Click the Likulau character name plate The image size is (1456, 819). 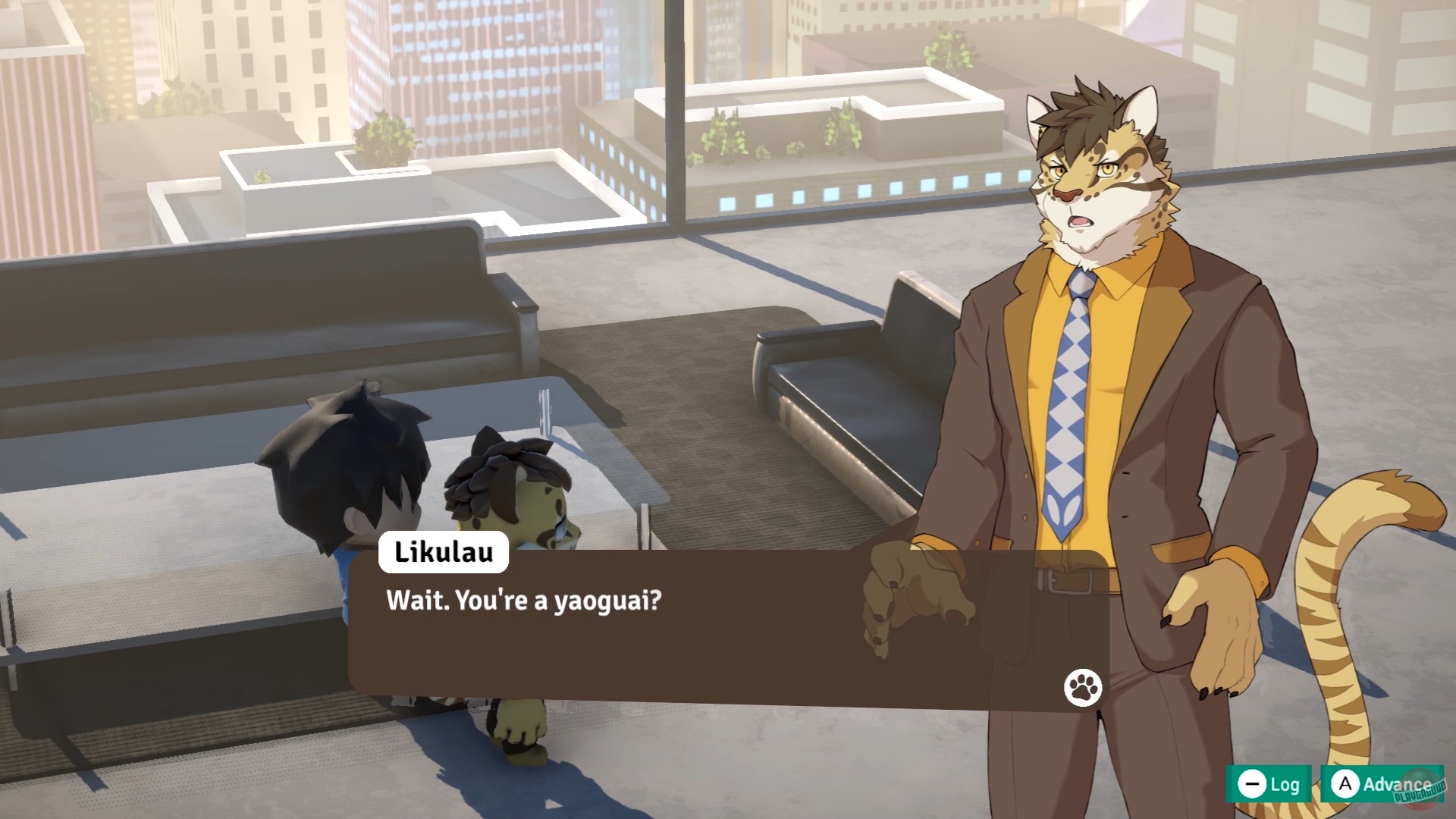tap(442, 553)
